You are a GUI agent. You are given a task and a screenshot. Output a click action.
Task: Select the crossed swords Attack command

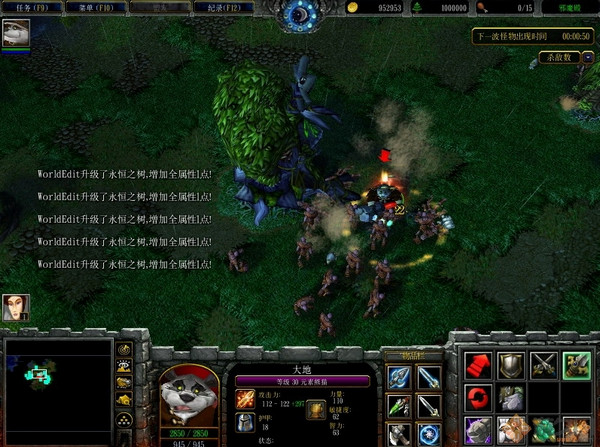point(544,365)
